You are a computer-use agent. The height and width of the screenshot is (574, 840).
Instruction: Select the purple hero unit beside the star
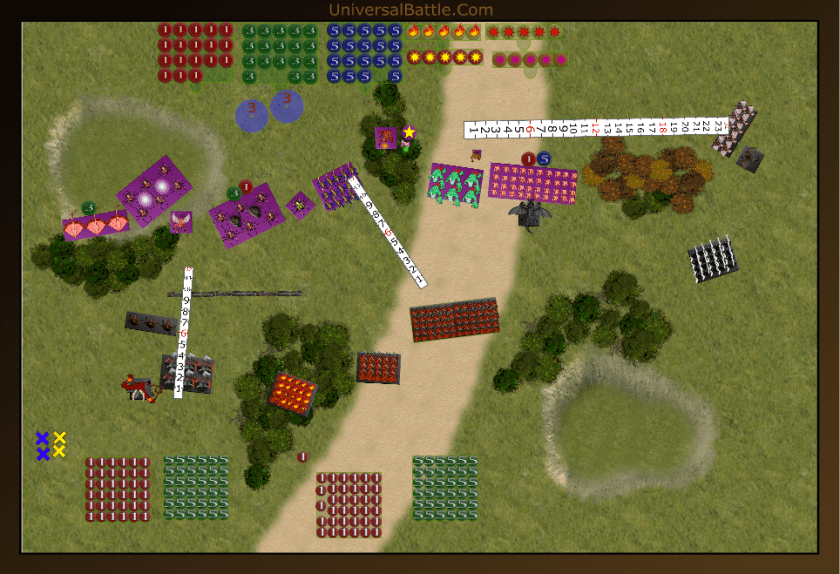pos(386,138)
